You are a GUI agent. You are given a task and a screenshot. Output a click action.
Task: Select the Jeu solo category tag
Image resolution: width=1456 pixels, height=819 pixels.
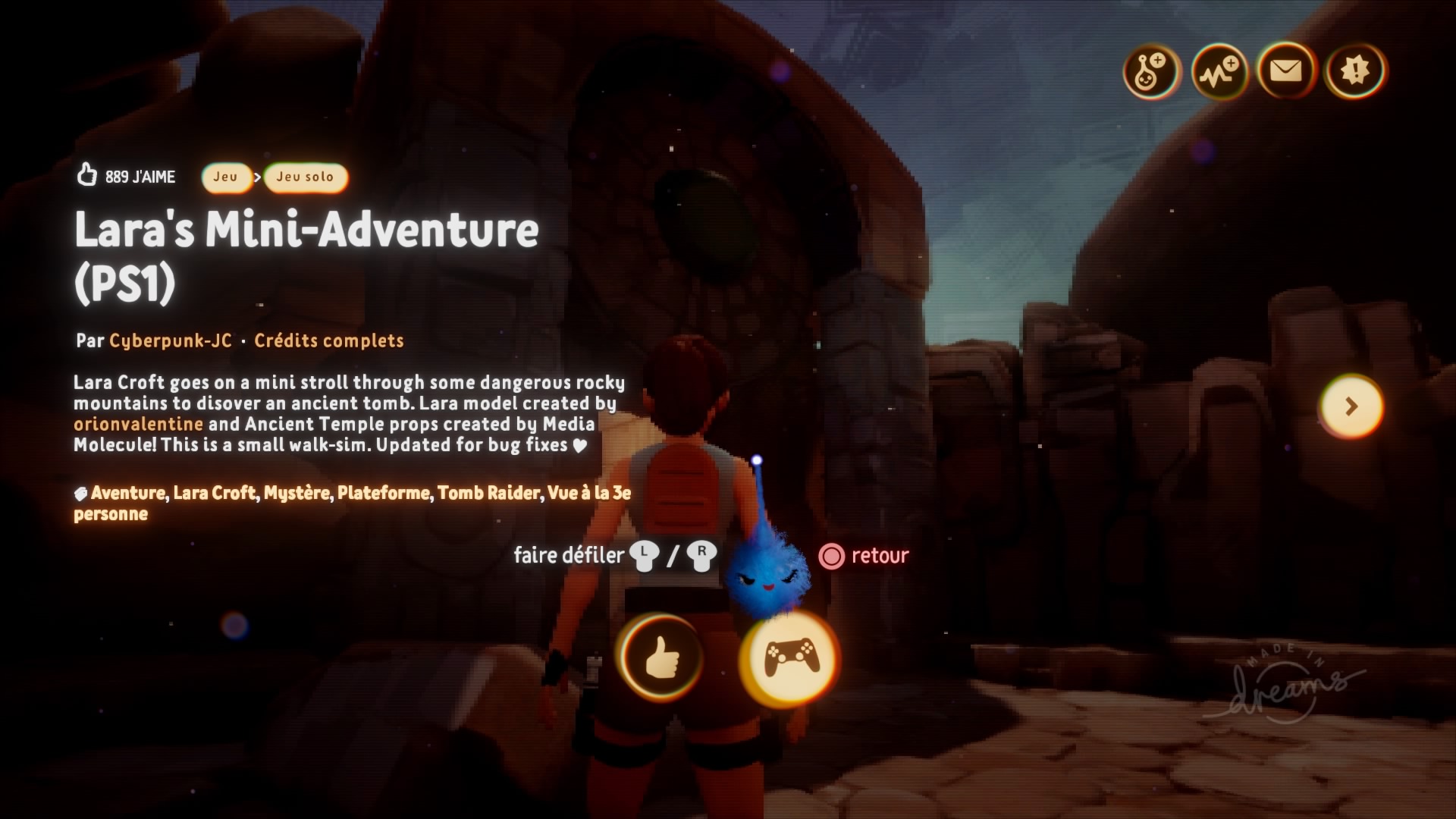305,177
